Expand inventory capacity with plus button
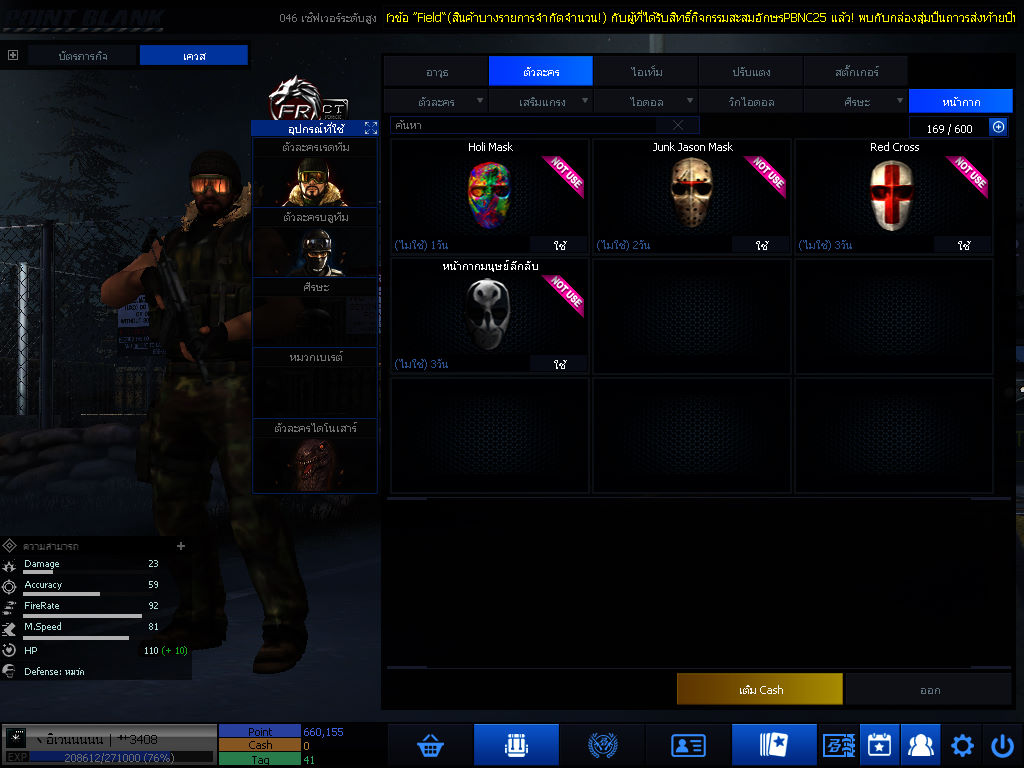1024x768 pixels. tap(998, 127)
